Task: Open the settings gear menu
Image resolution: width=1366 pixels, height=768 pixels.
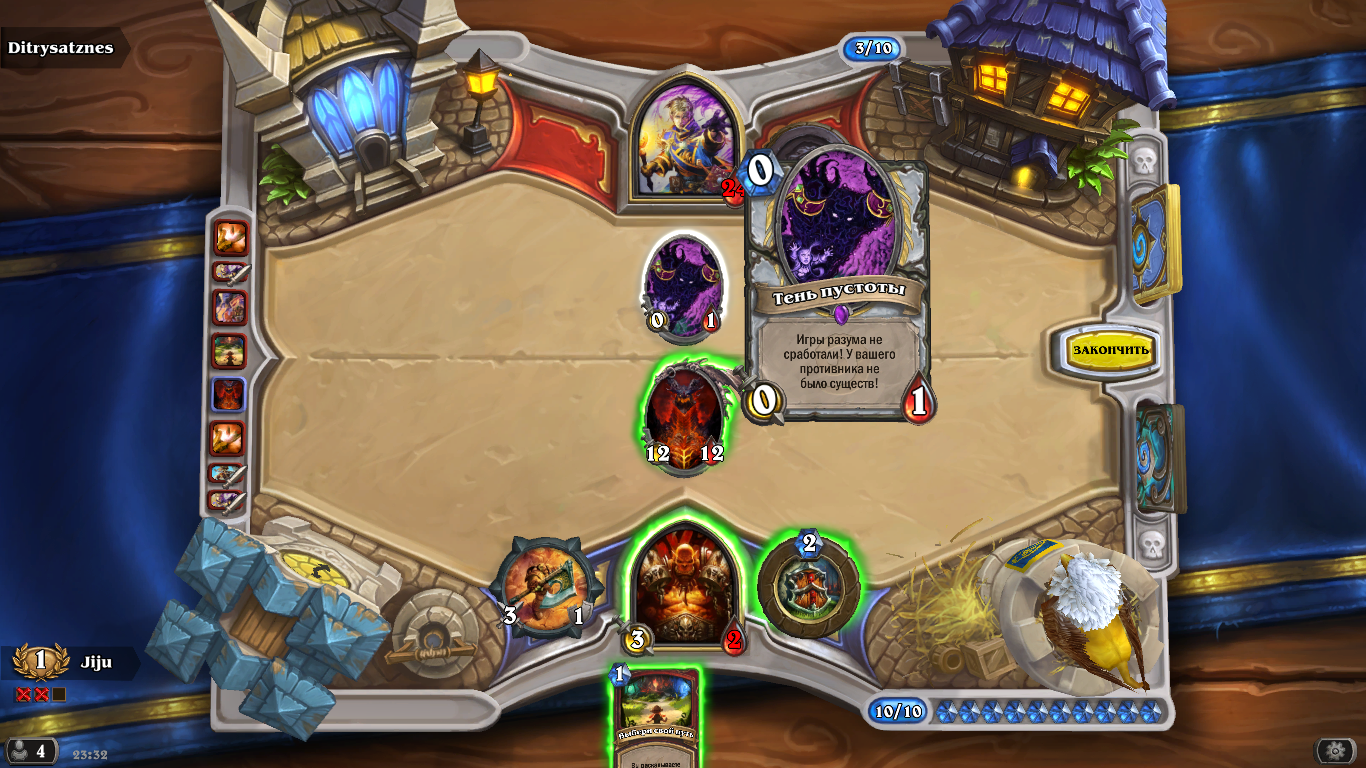Action: [1335, 751]
